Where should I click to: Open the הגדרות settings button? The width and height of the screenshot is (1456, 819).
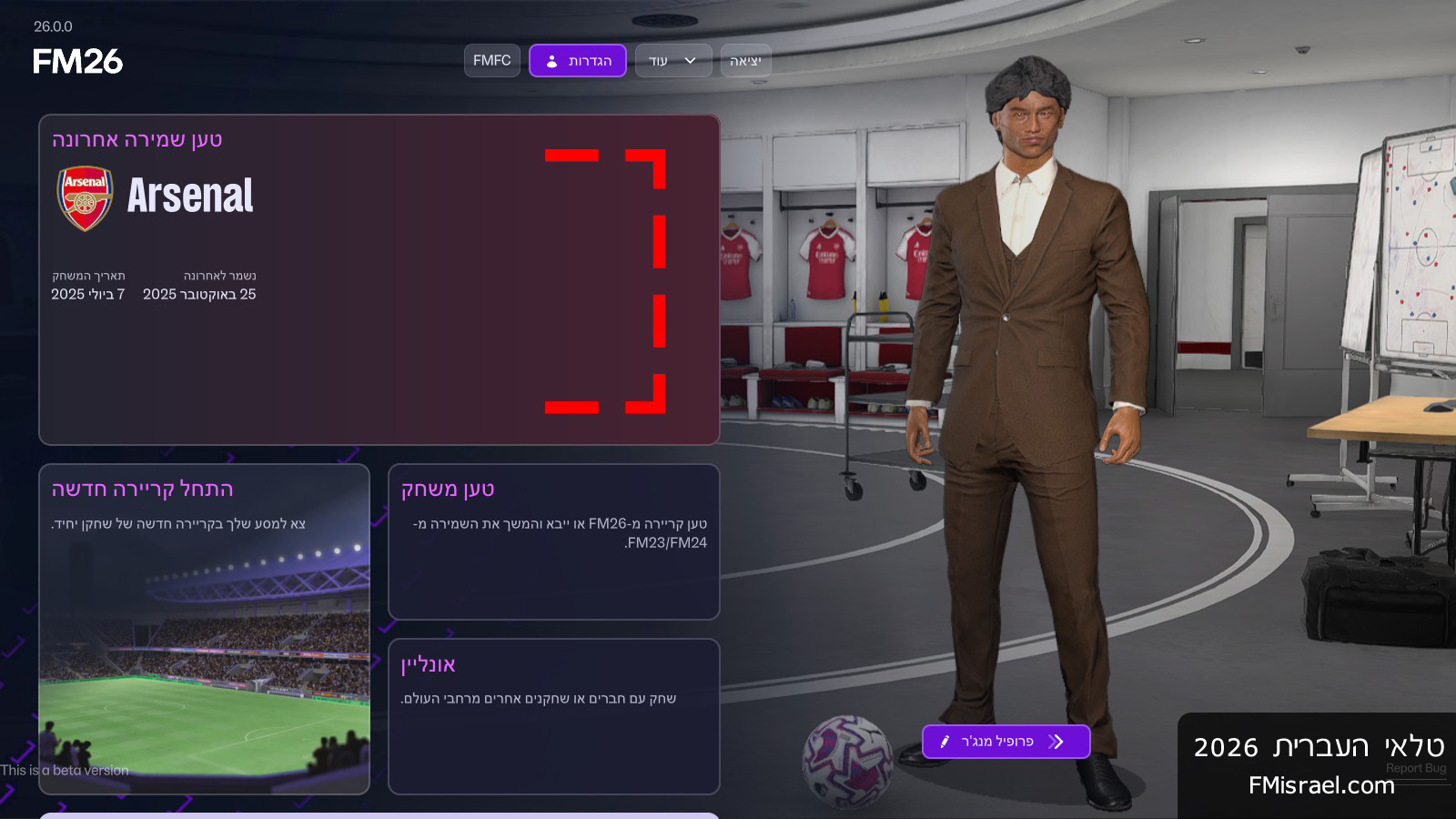pyautogui.click(x=578, y=61)
